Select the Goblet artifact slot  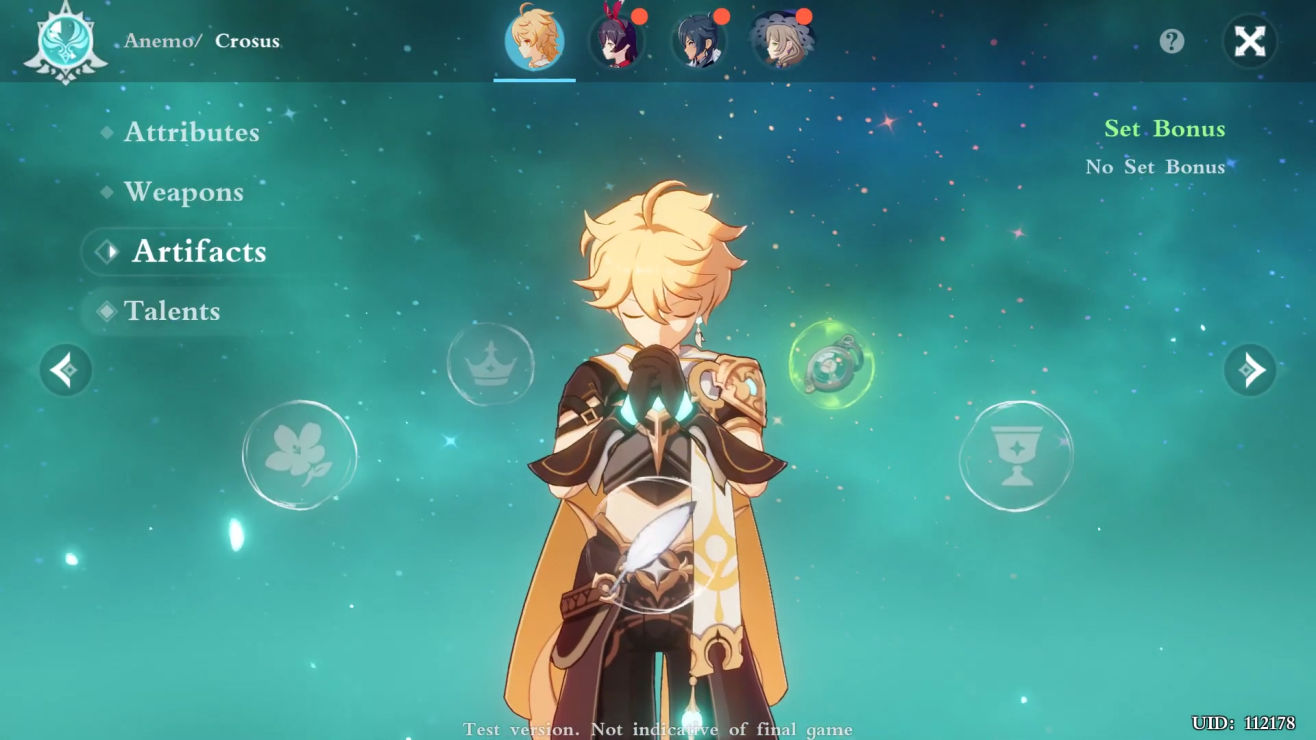click(1016, 455)
